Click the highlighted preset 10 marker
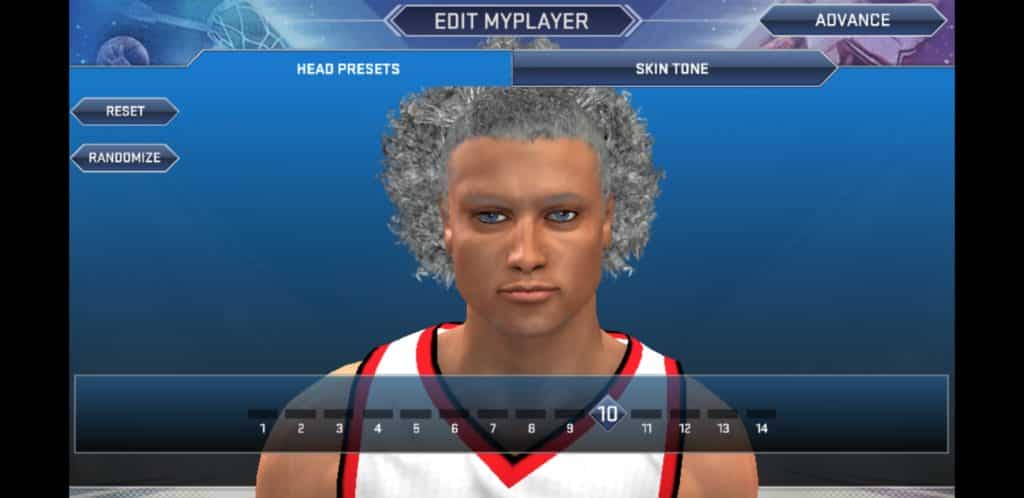 point(607,413)
